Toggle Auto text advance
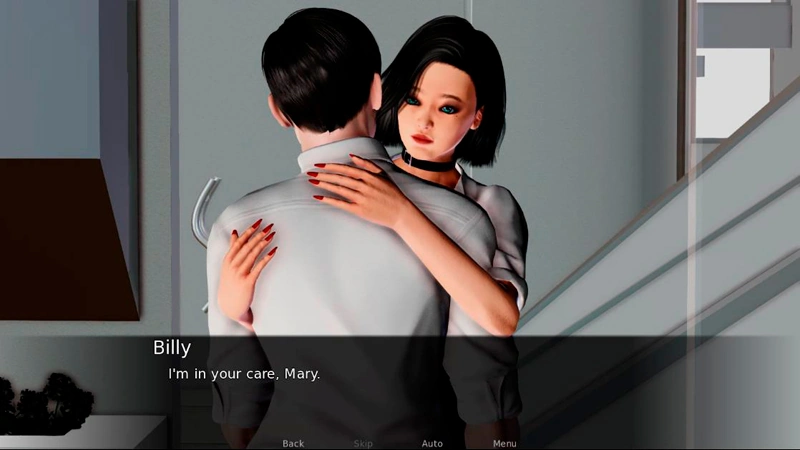Screen dimensions: 800x450 pos(432,443)
